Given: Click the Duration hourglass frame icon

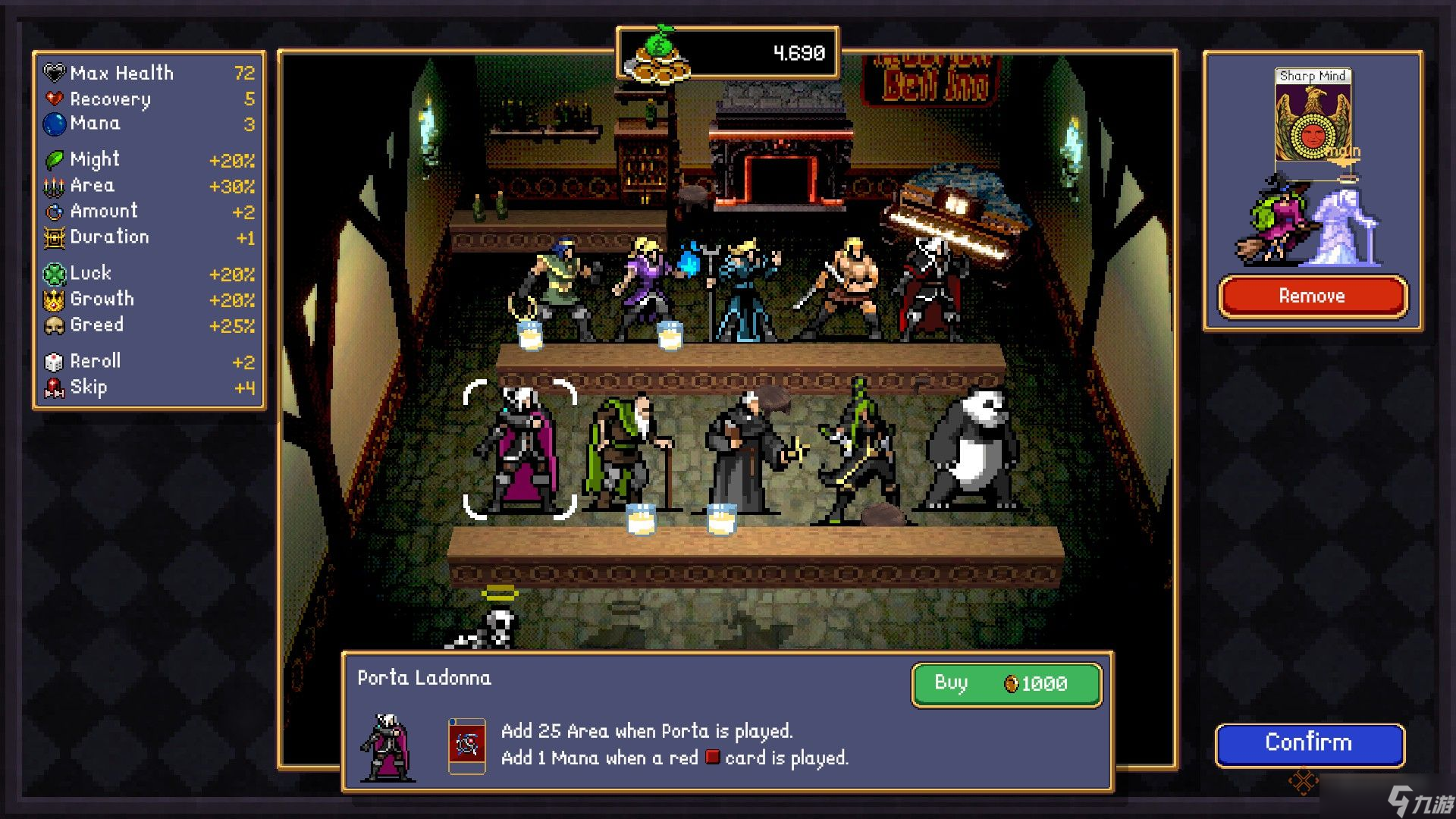Looking at the screenshot, I should [53, 237].
